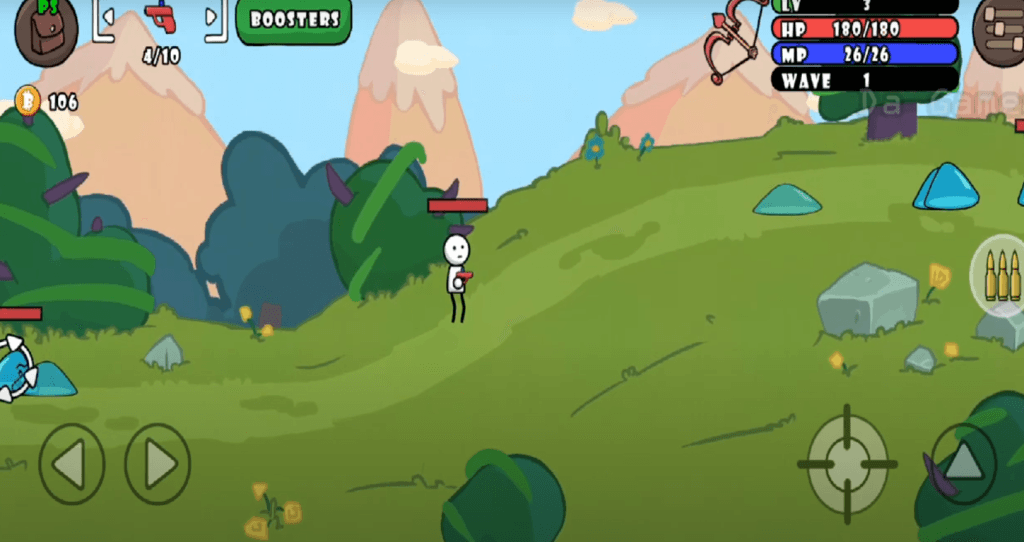Viewport: 1024px width, 542px height.
Task: Open the backpack inventory
Action: [46, 32]
